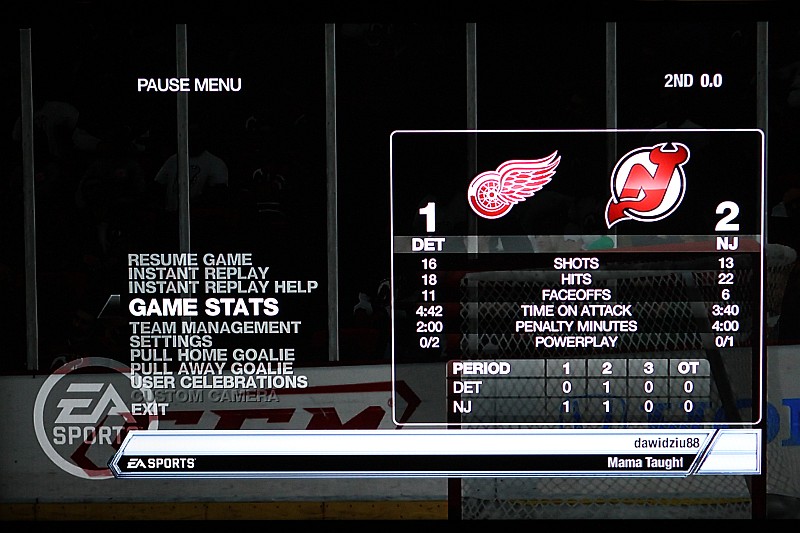
Task: Open User Celebrations
Action: (x=218, y=382)
